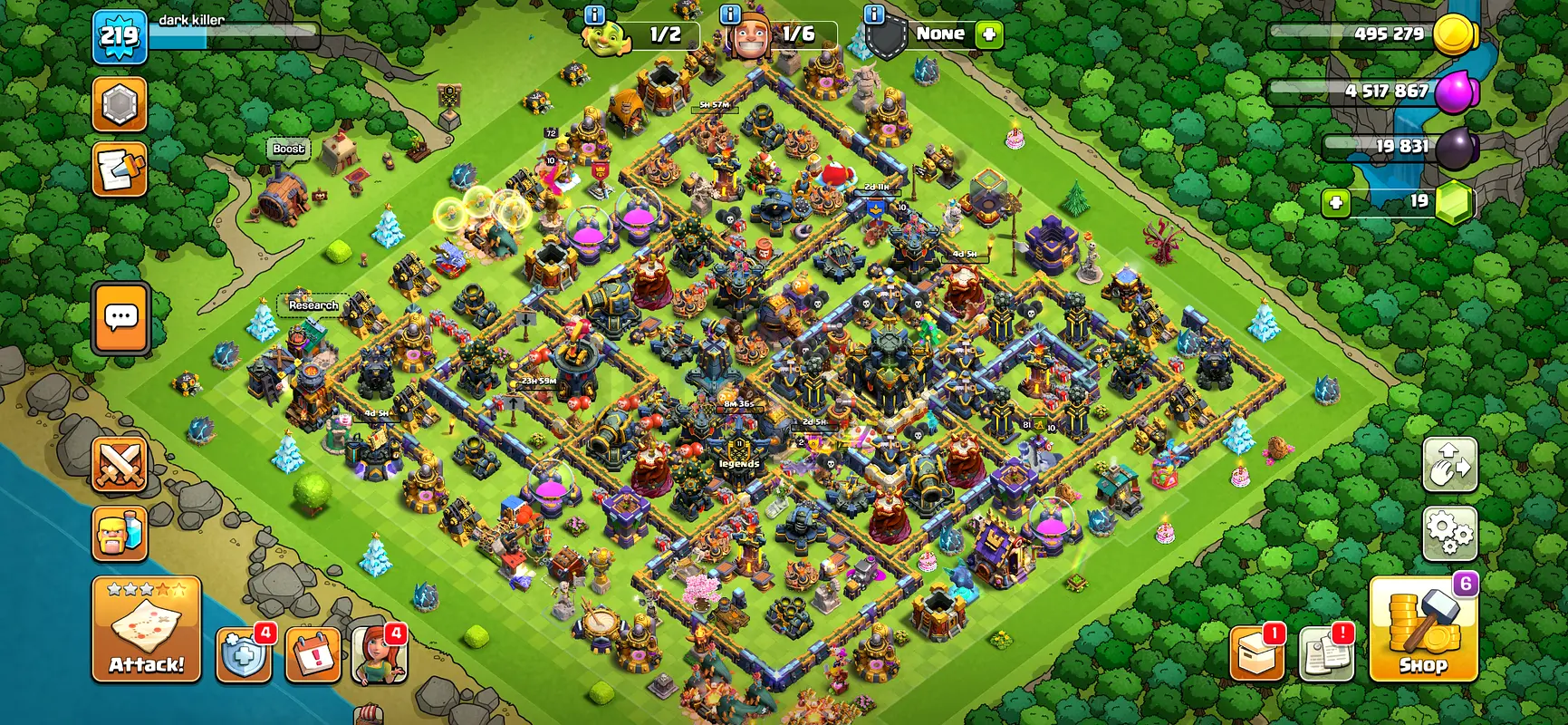
Task: Open the treasury box notification button
Action: click(x=1257, y=652)
